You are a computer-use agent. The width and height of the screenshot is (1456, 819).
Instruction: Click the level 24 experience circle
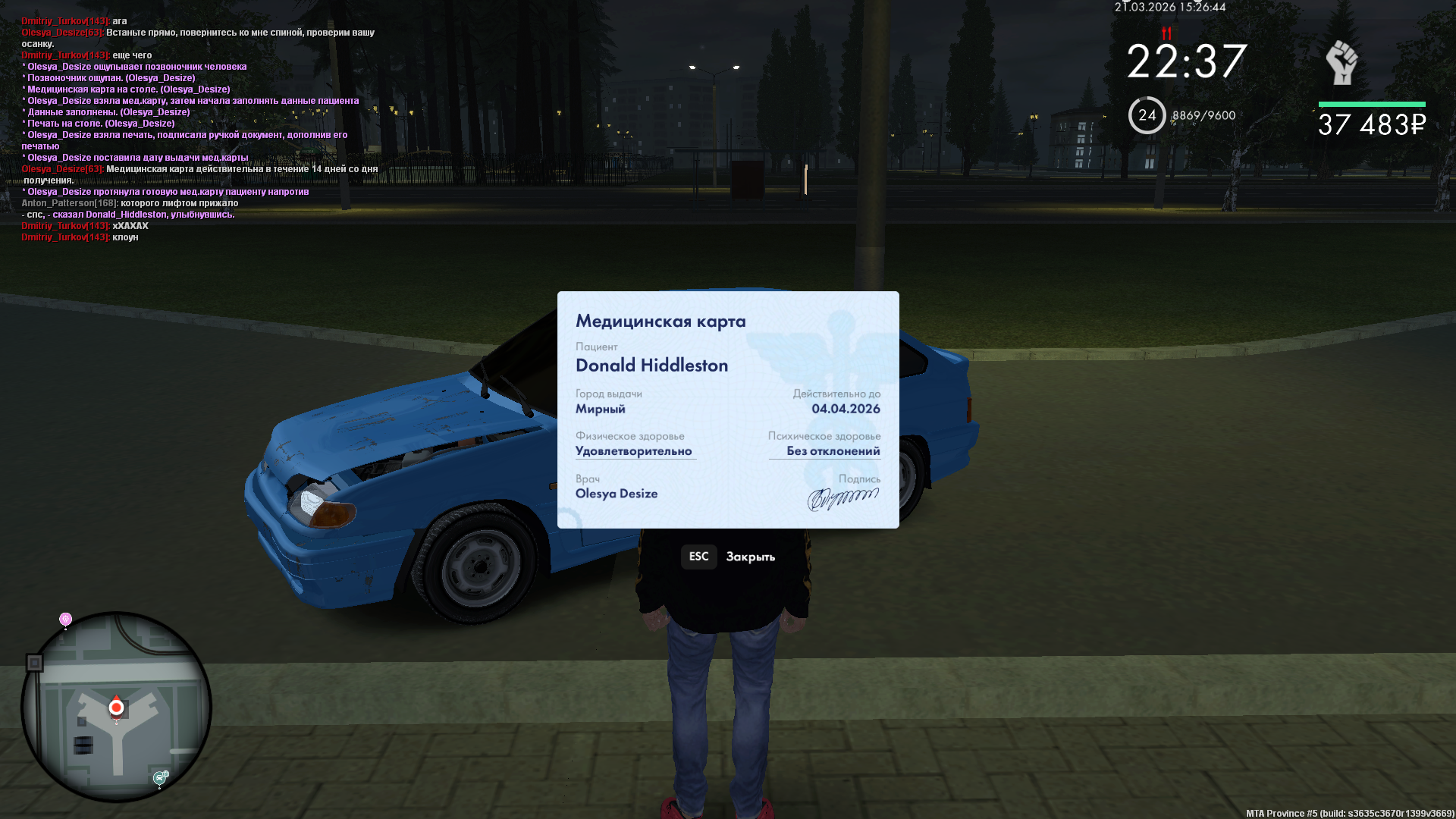click(x=1147, y=115)
